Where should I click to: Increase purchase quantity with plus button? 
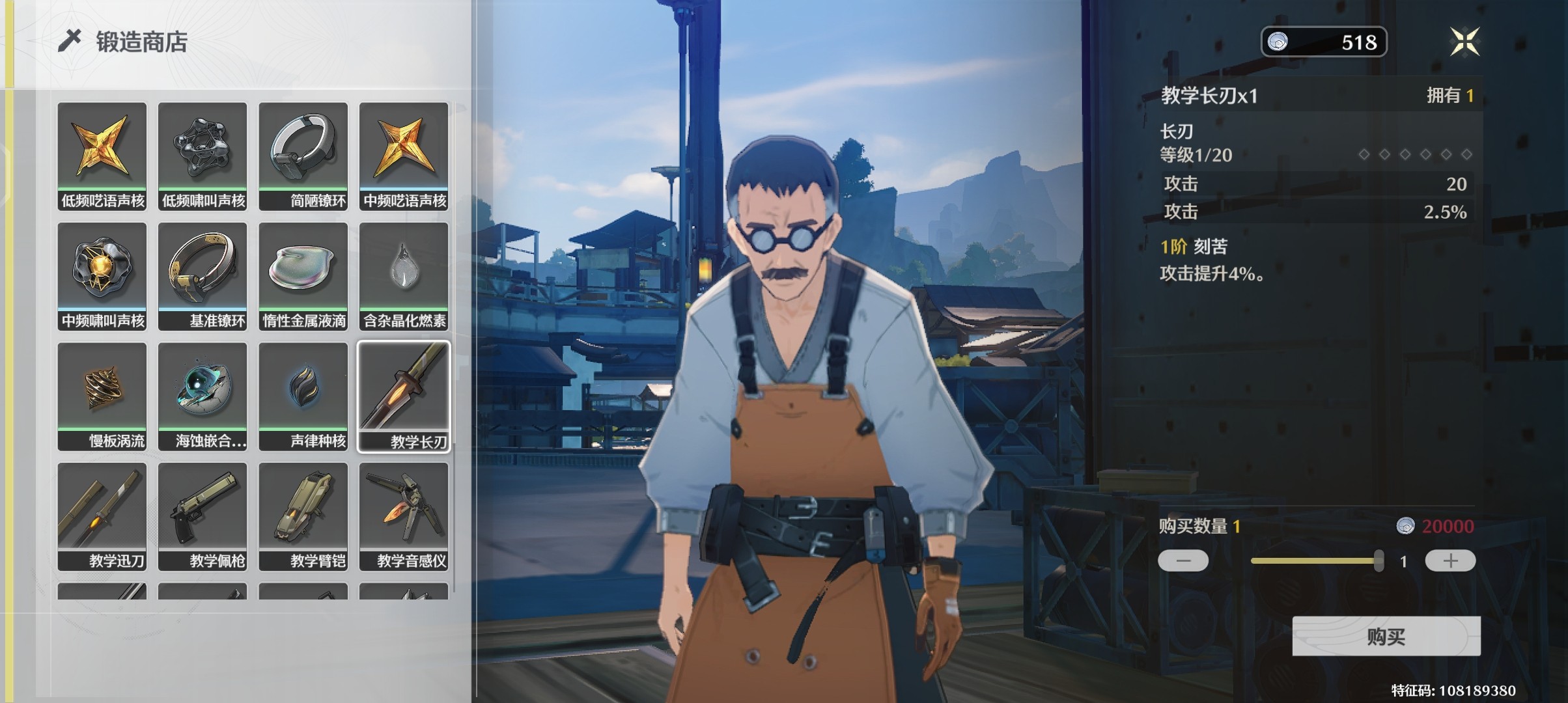1450,560
